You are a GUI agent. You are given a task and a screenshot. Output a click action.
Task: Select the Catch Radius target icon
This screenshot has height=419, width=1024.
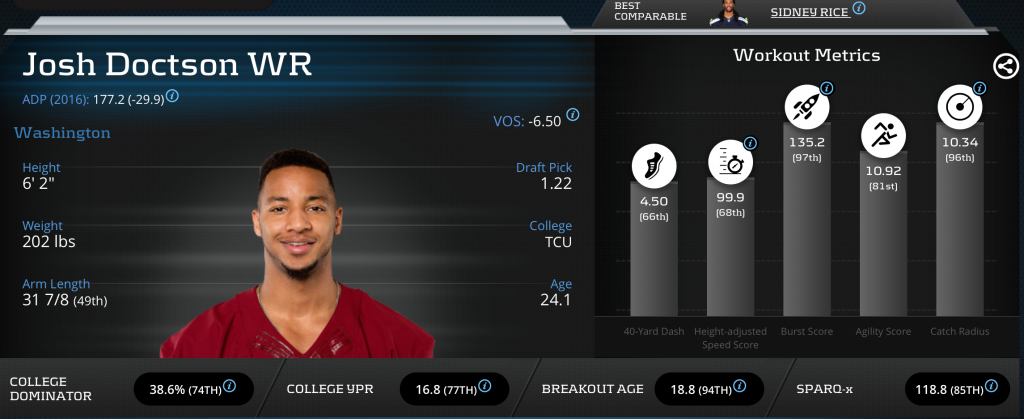tap(958, 105)
